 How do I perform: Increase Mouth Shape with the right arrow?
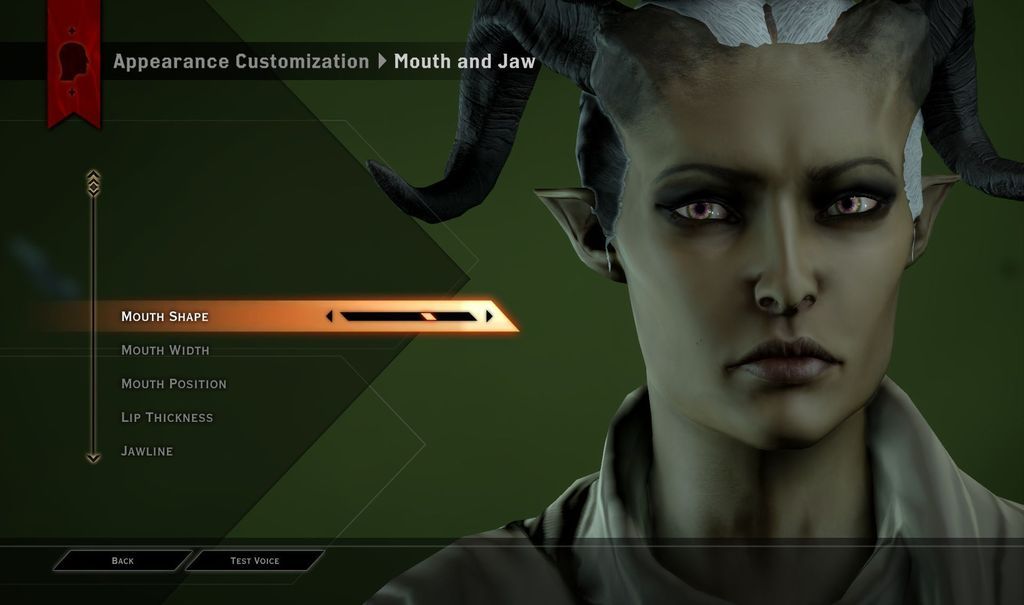[x=489, y=316]
